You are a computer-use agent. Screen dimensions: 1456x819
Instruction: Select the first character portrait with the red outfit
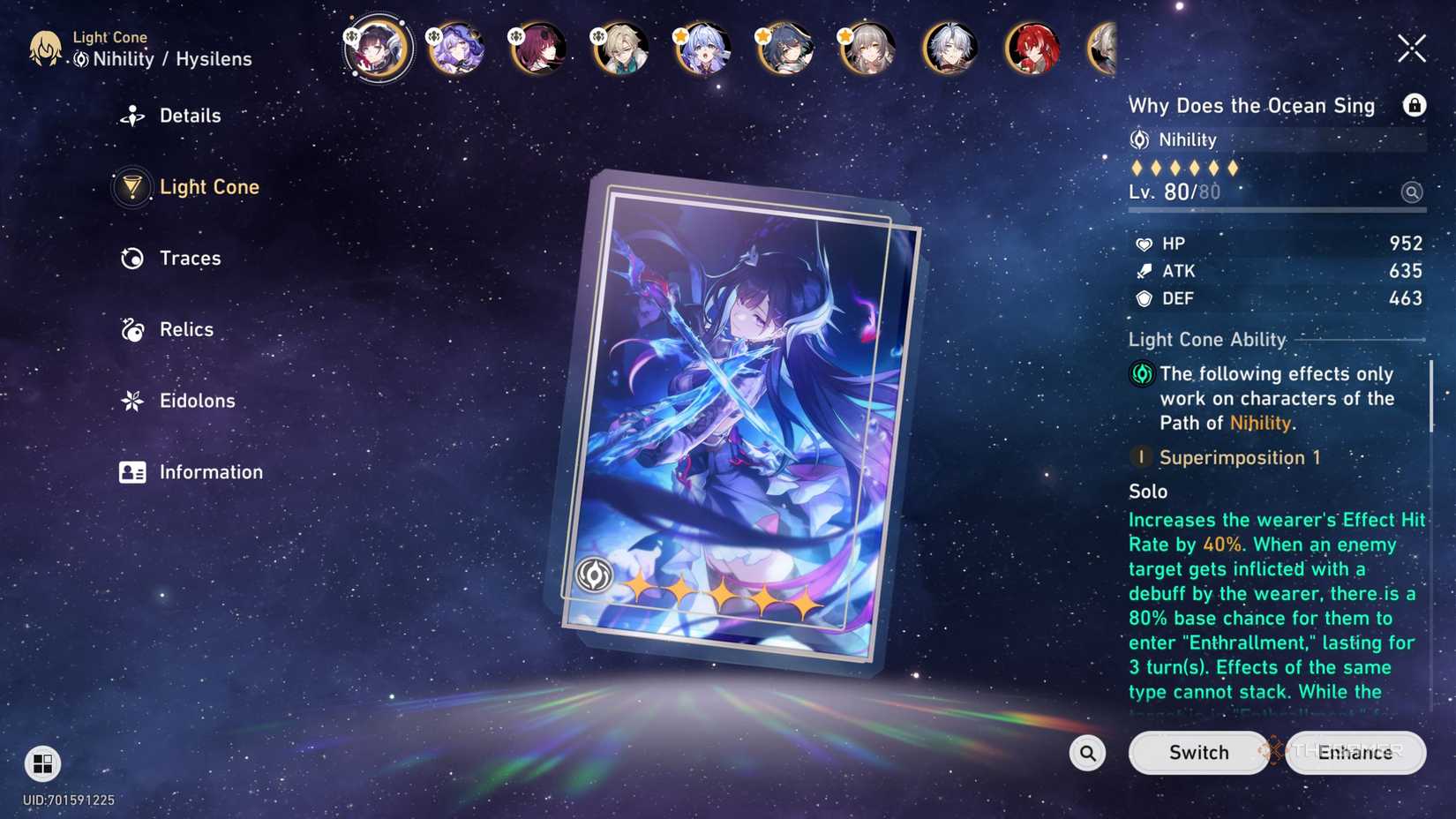click(x=377, y=49)
